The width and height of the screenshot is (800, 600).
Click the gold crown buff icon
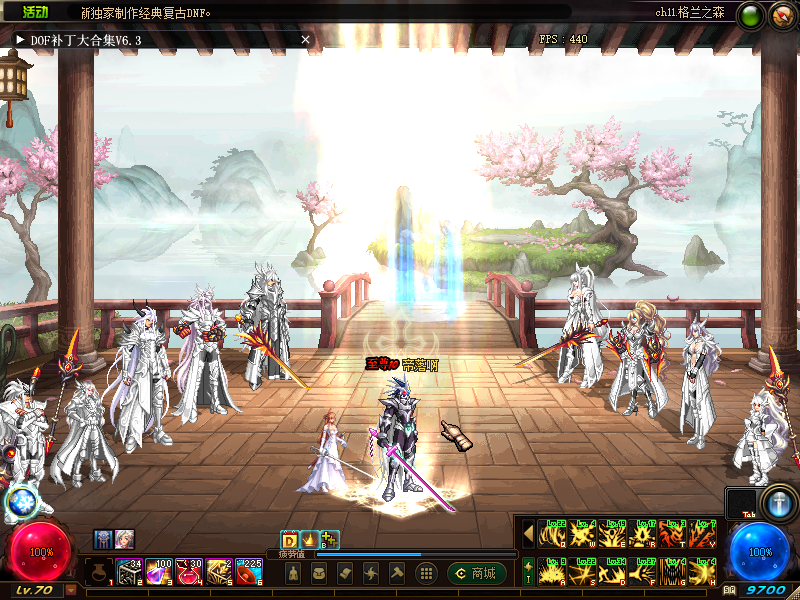(309, 540)
